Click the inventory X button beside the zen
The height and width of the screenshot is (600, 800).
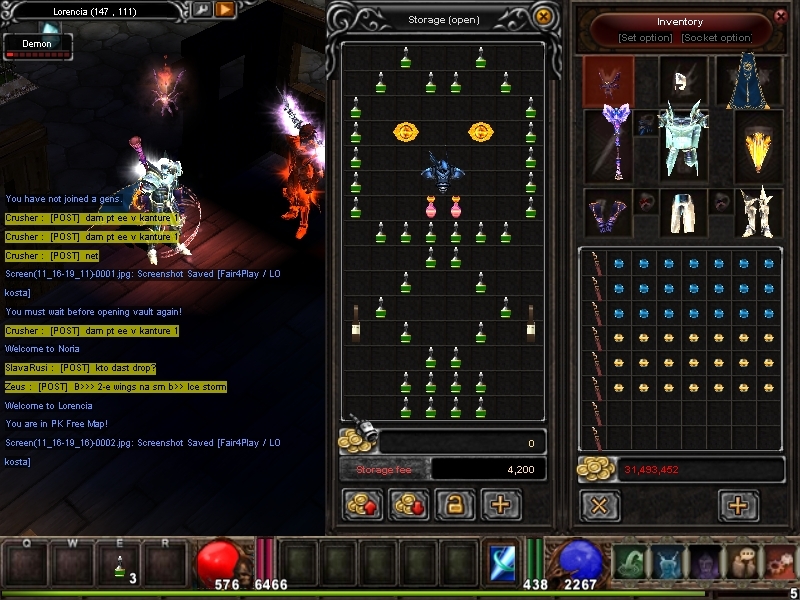click(x=599, y=505)
